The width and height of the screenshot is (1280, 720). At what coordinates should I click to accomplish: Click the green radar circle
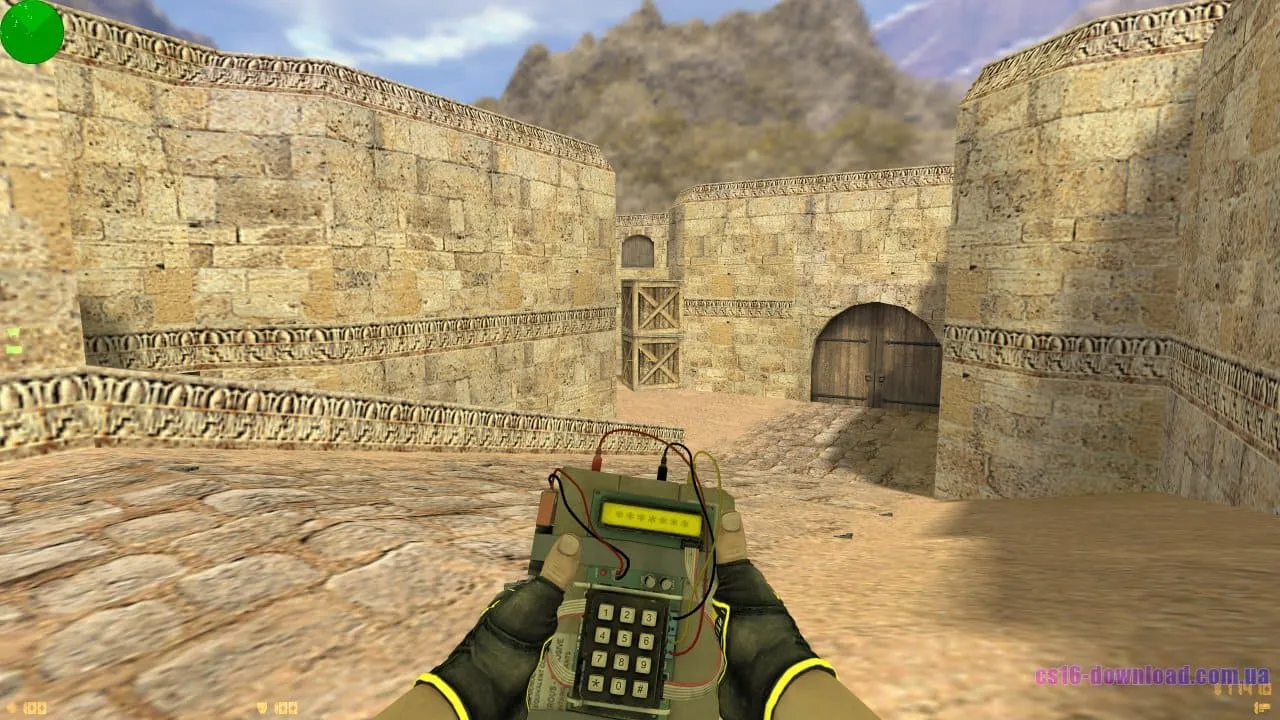[31, 34]
